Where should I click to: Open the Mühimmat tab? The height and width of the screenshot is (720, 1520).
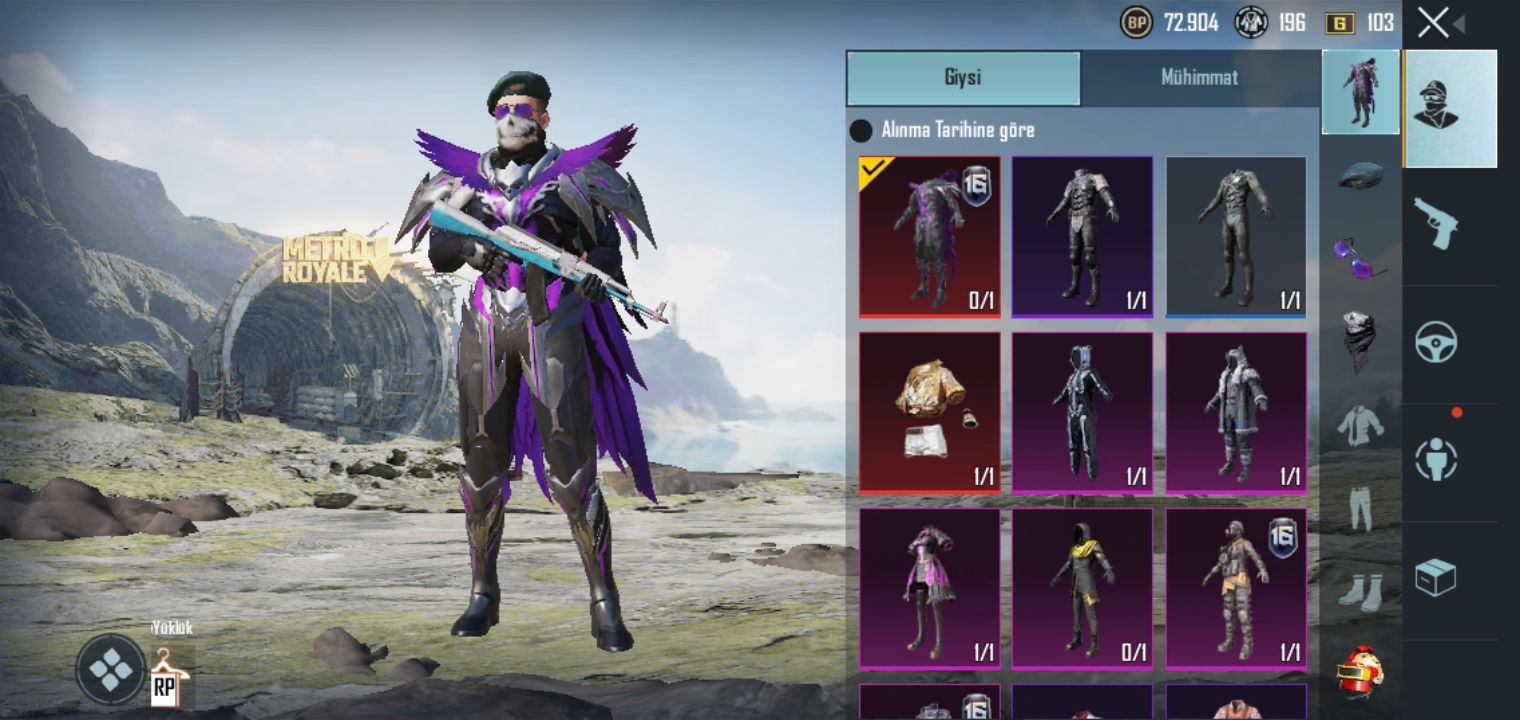[1199, 78]
